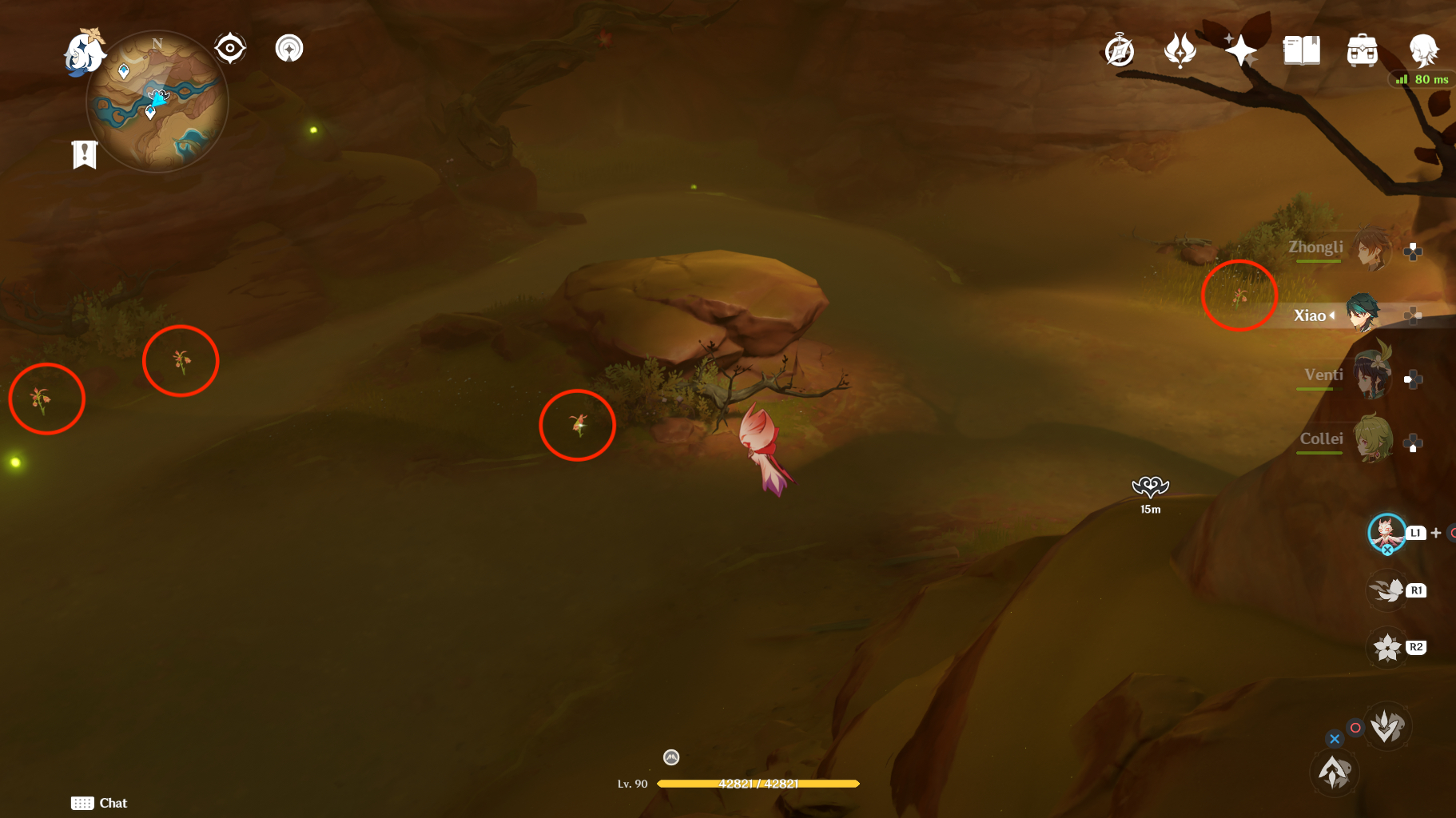1456x818 pixels.
Task: Open the Chat window
Action: [99, 803]
